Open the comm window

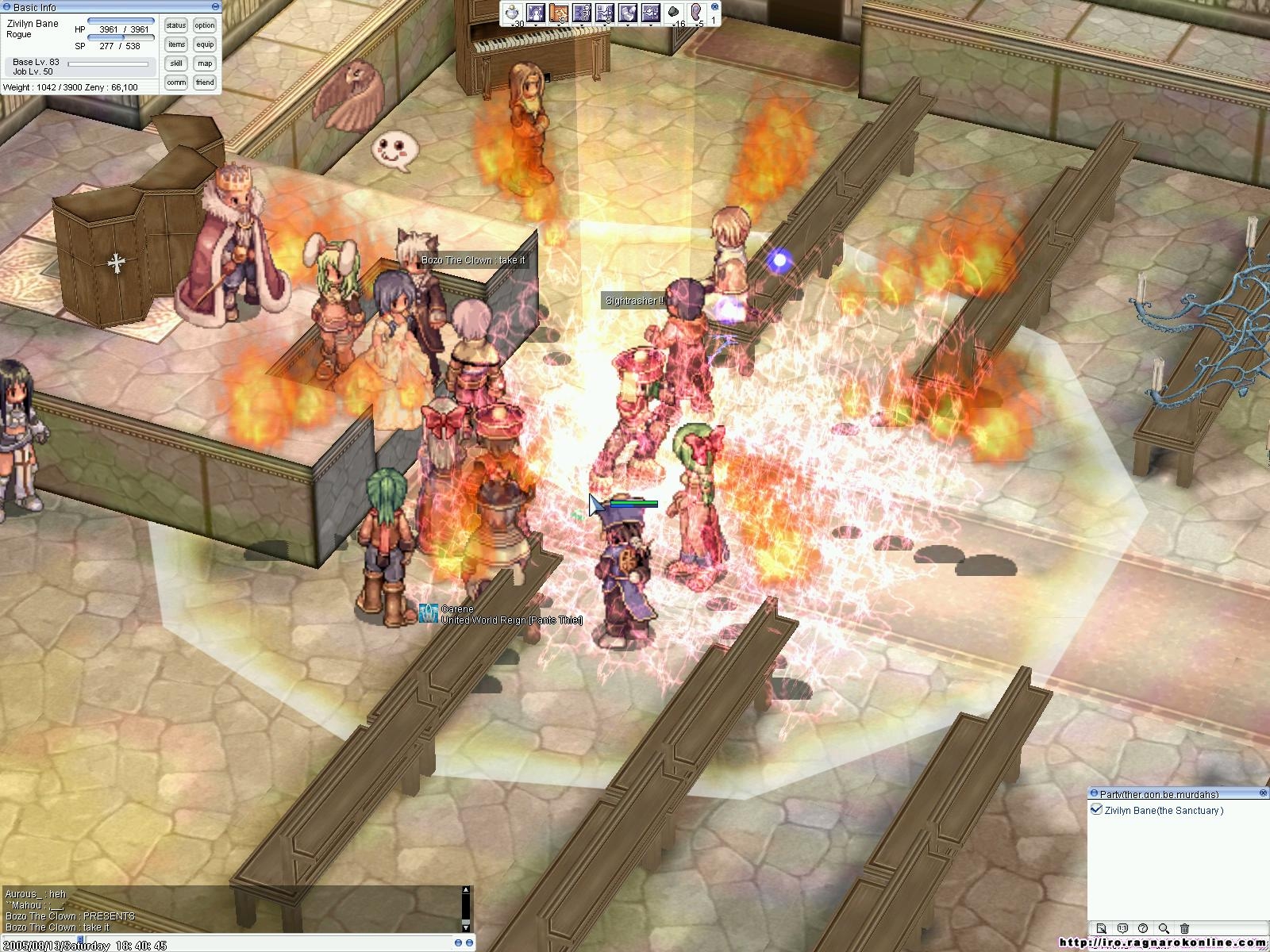pos(176,83)
